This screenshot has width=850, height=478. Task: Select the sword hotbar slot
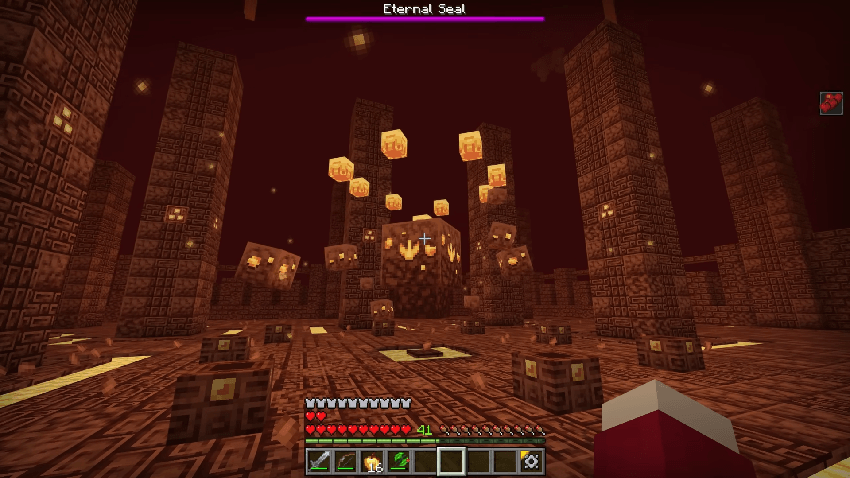(x=320, y=461)
